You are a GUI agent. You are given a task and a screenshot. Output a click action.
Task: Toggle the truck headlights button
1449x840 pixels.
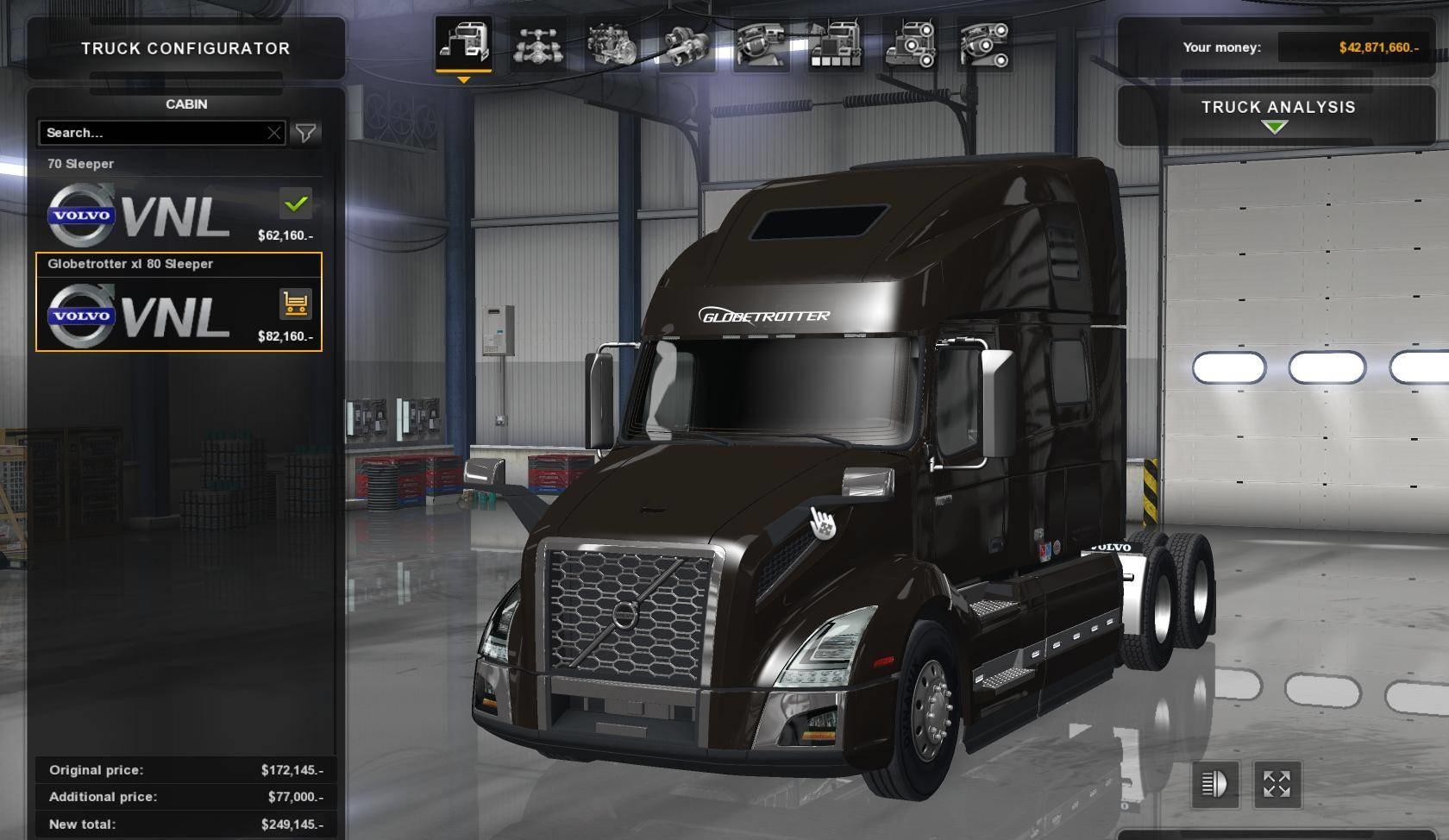[x=1214, y=784]
